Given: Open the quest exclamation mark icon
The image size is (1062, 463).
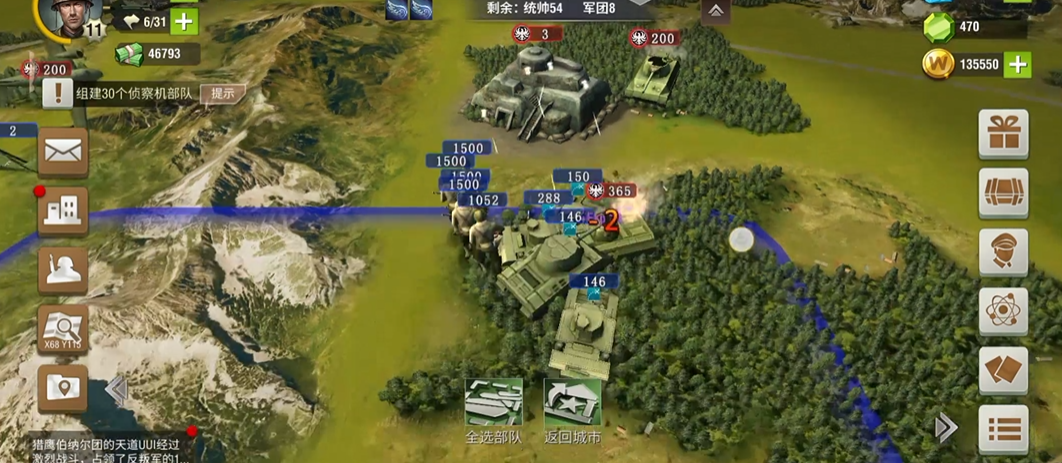Looking at the screenshot, I should (x=58, y=94).
